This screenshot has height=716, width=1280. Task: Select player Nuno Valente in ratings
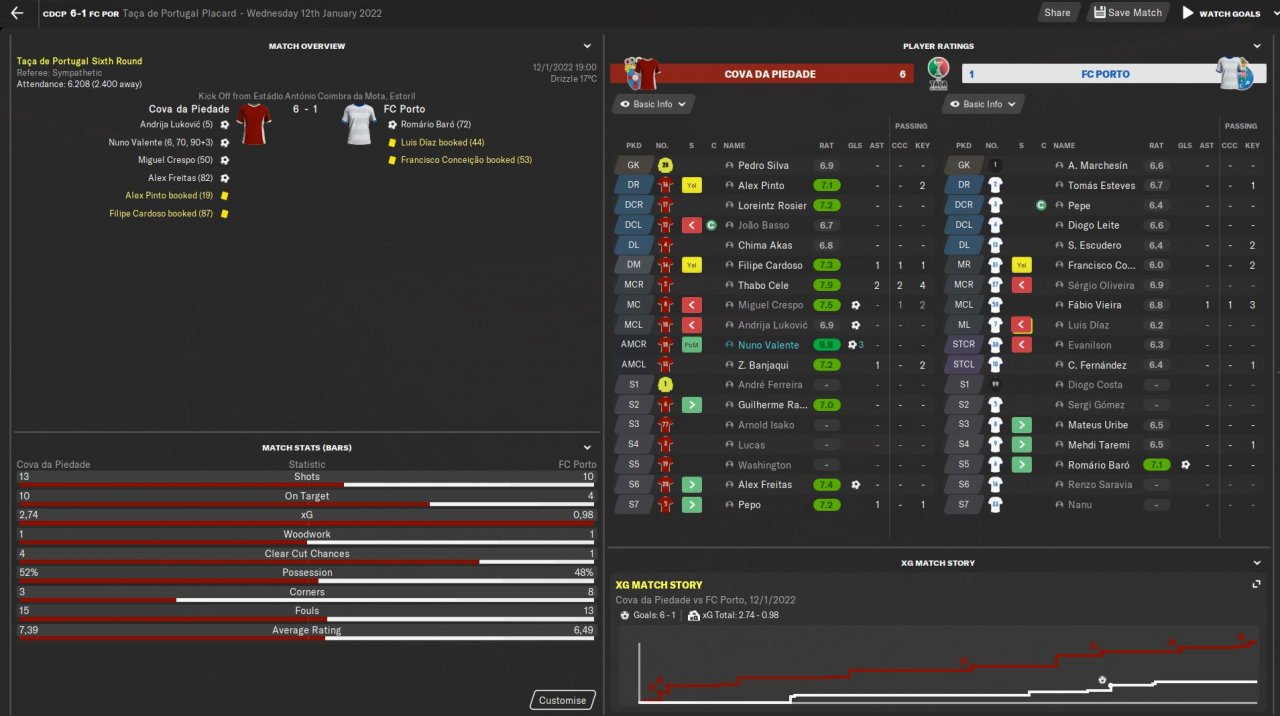[768, 345]
